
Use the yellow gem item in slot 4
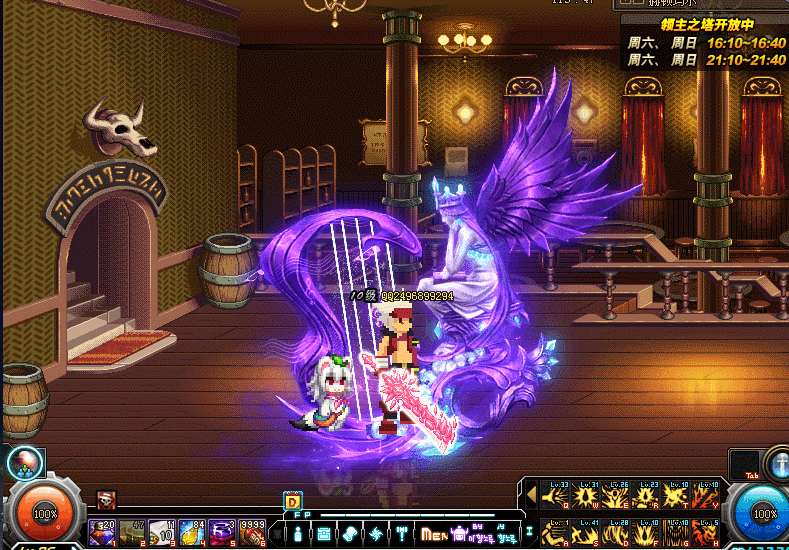193,531
